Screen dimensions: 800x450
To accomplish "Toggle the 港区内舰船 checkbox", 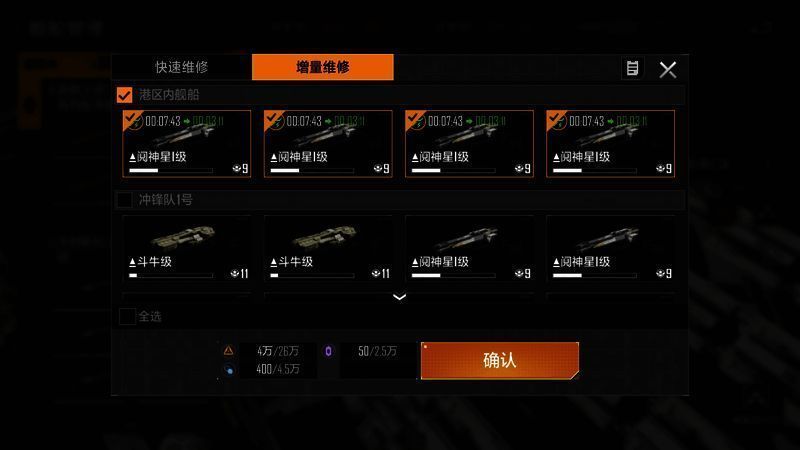I will coord(125,95).
